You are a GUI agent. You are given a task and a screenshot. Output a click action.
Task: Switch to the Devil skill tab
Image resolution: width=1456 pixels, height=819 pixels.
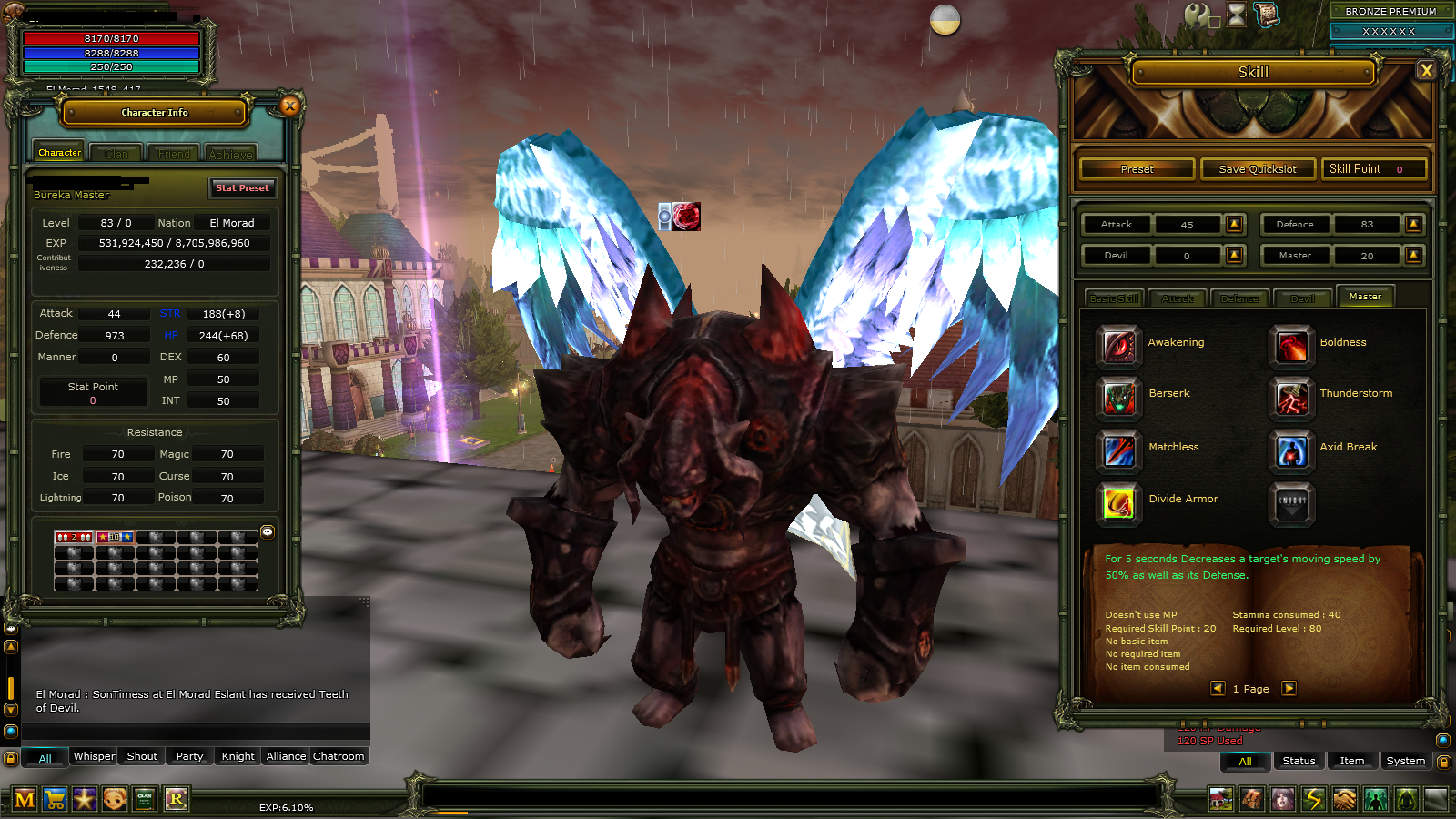pos(1303,297)
